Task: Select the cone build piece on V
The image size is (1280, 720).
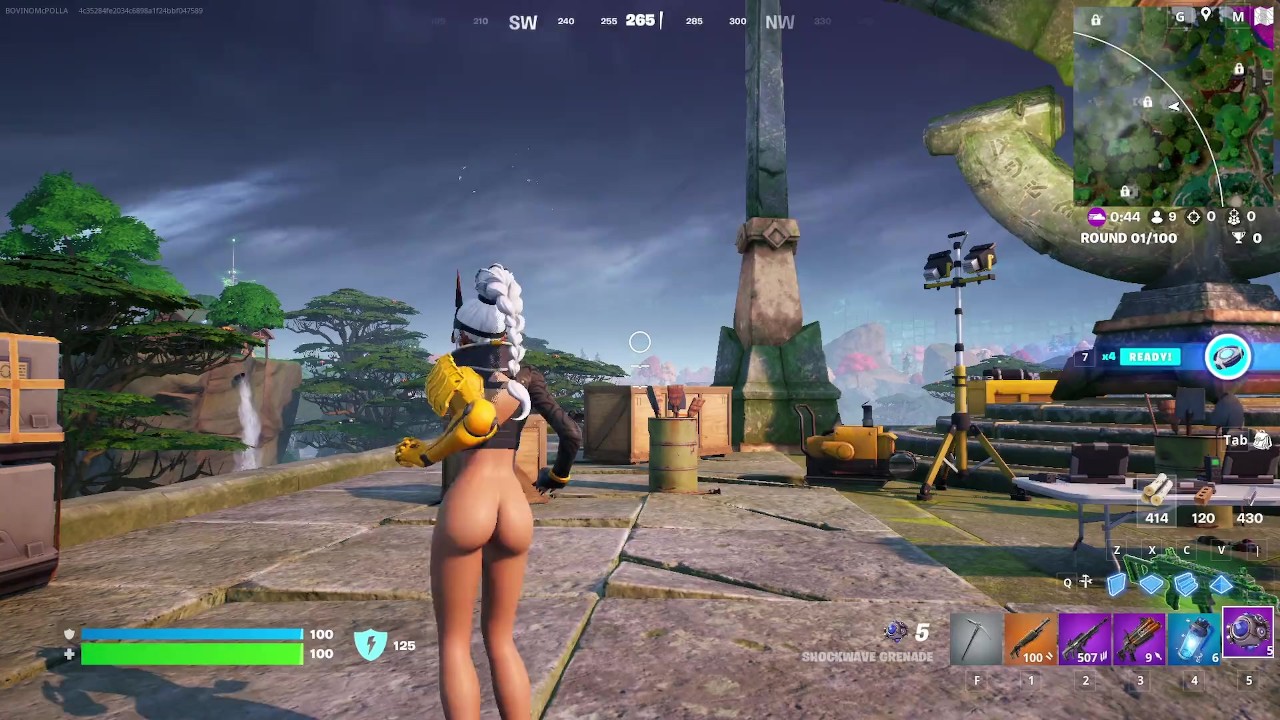Action: tap(1221, 583)
